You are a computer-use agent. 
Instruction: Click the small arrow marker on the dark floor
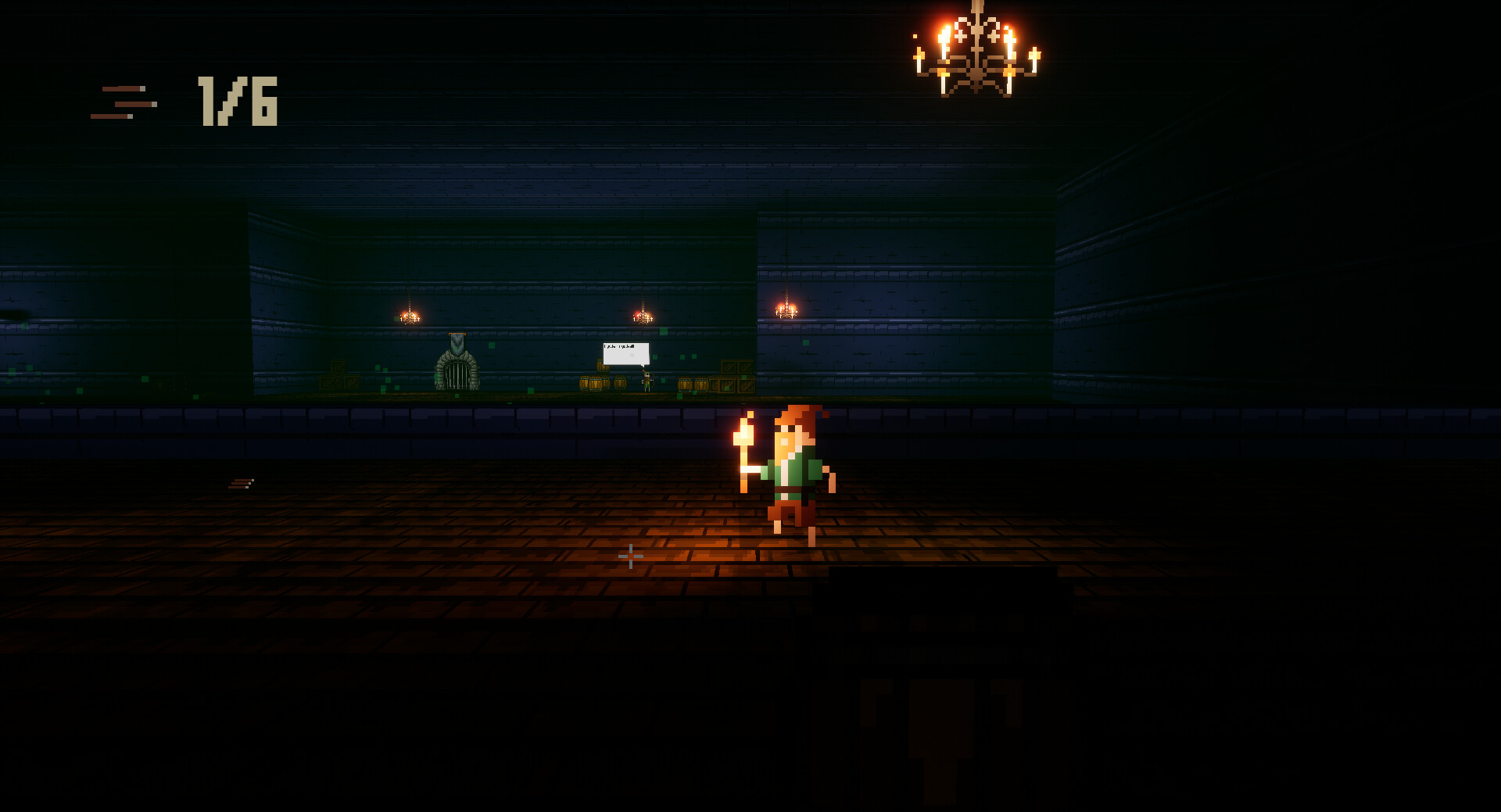(x=242, y=482)
